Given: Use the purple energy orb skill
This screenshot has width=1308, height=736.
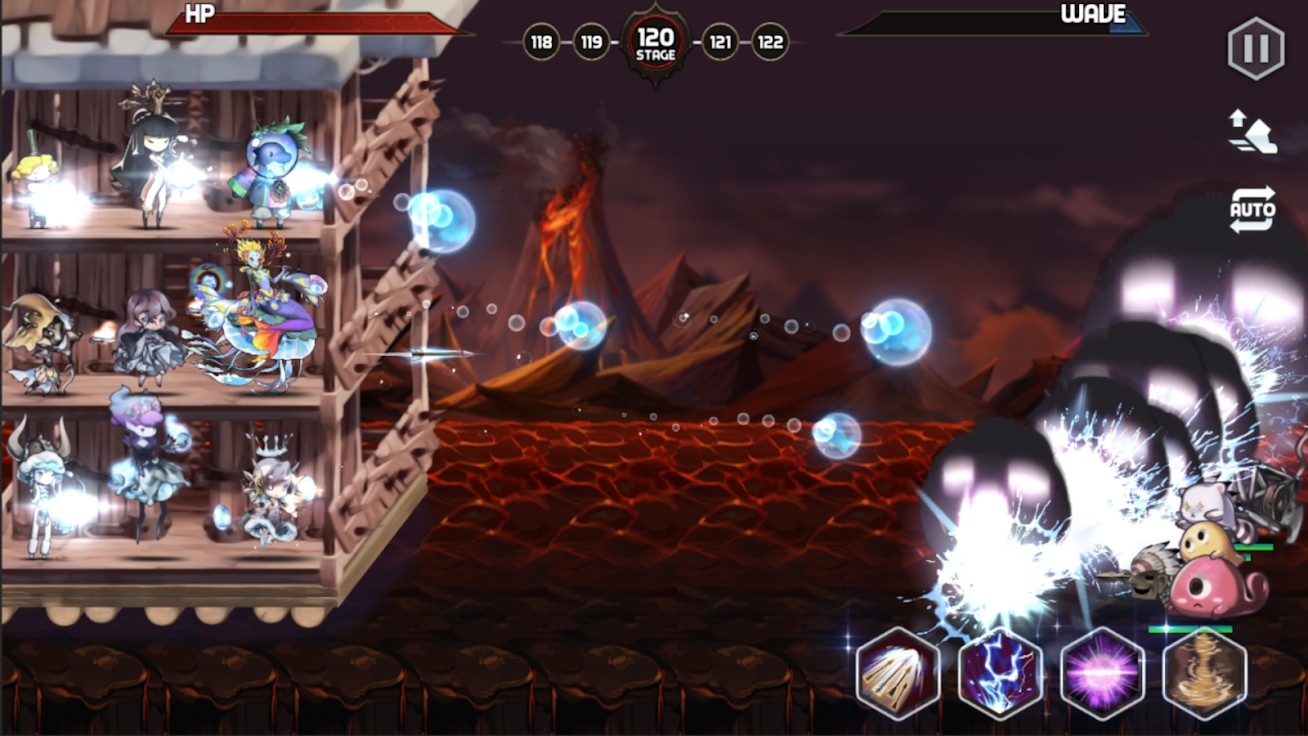Looking at the screenshot, I should coord(1102,674).
